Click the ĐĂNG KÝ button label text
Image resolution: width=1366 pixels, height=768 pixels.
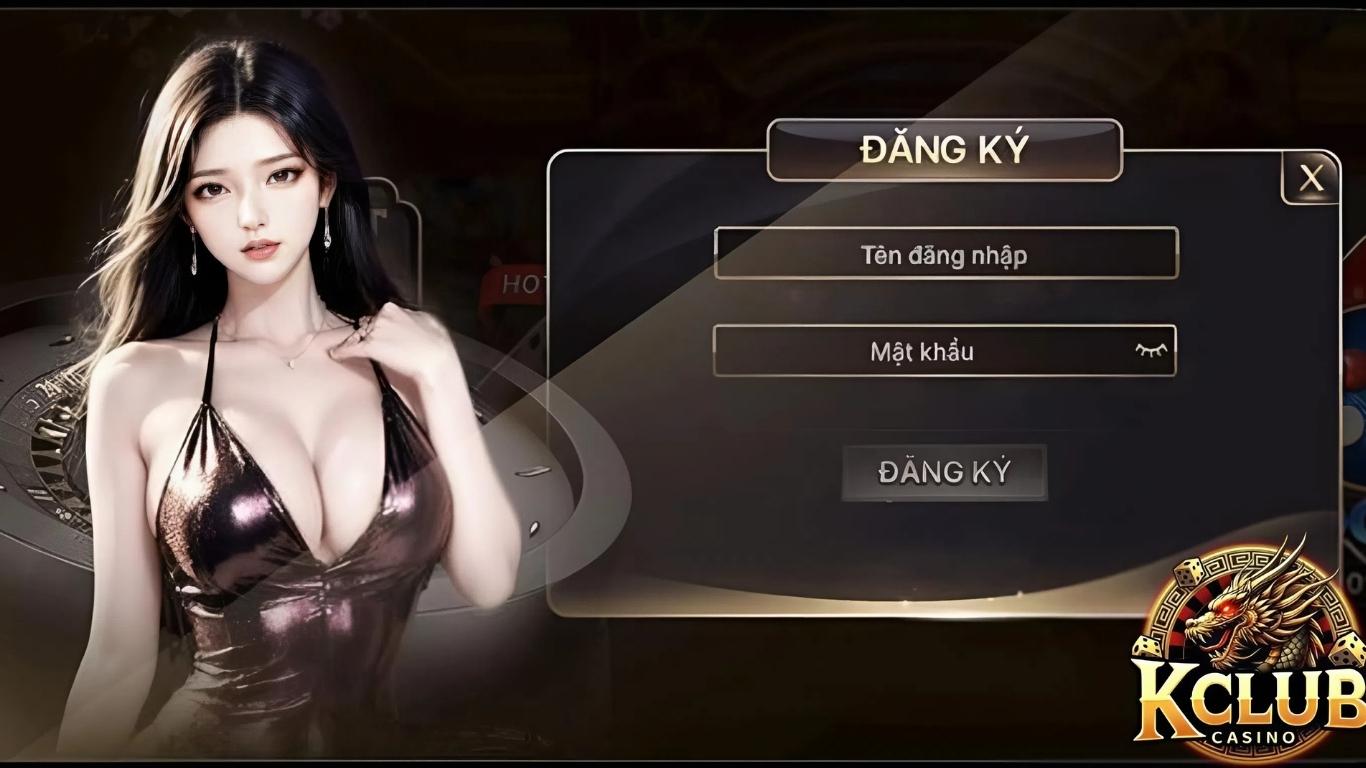tap(944, 471)
